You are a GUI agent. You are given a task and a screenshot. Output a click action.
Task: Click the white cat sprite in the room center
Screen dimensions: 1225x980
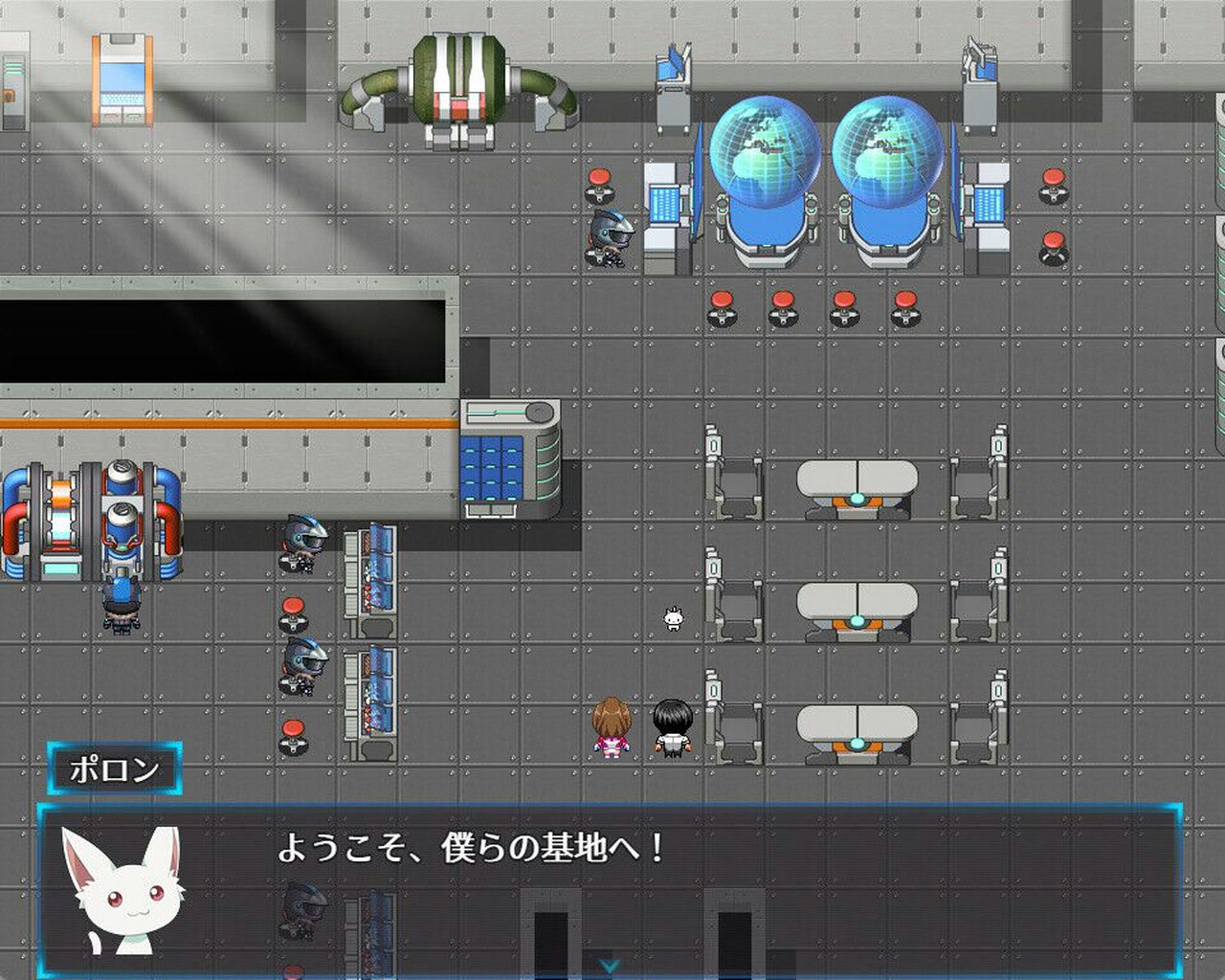[x=673, y=620]
